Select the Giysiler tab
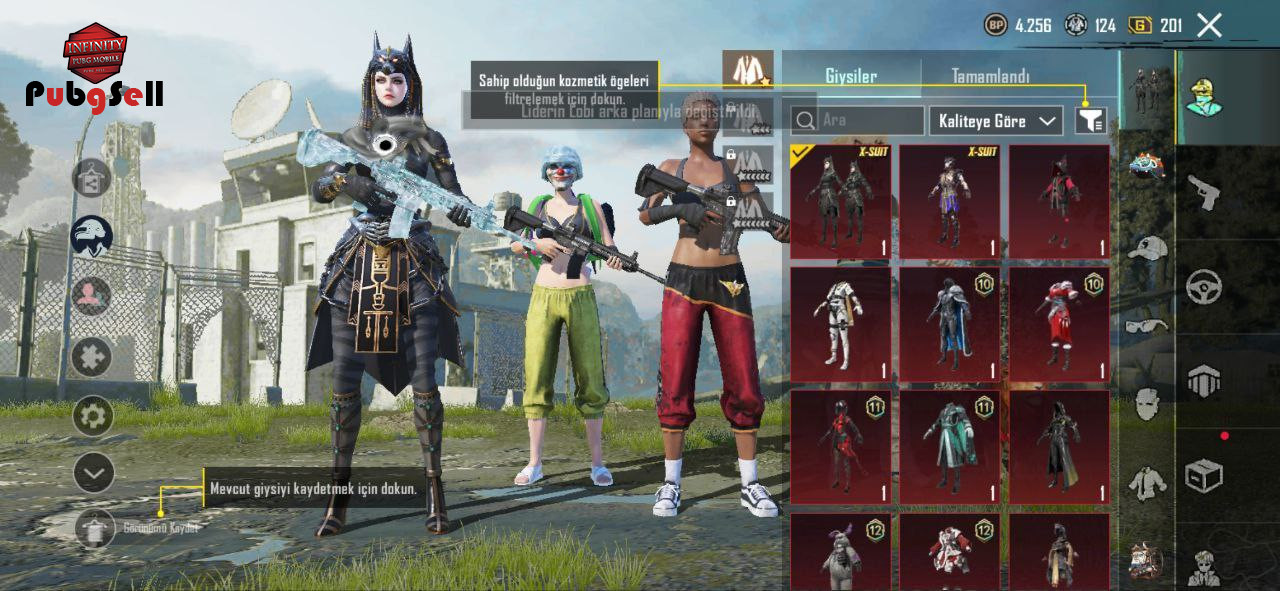This screenshot has height=591, width=1280. pyautogui.click(x=851, y=76)
